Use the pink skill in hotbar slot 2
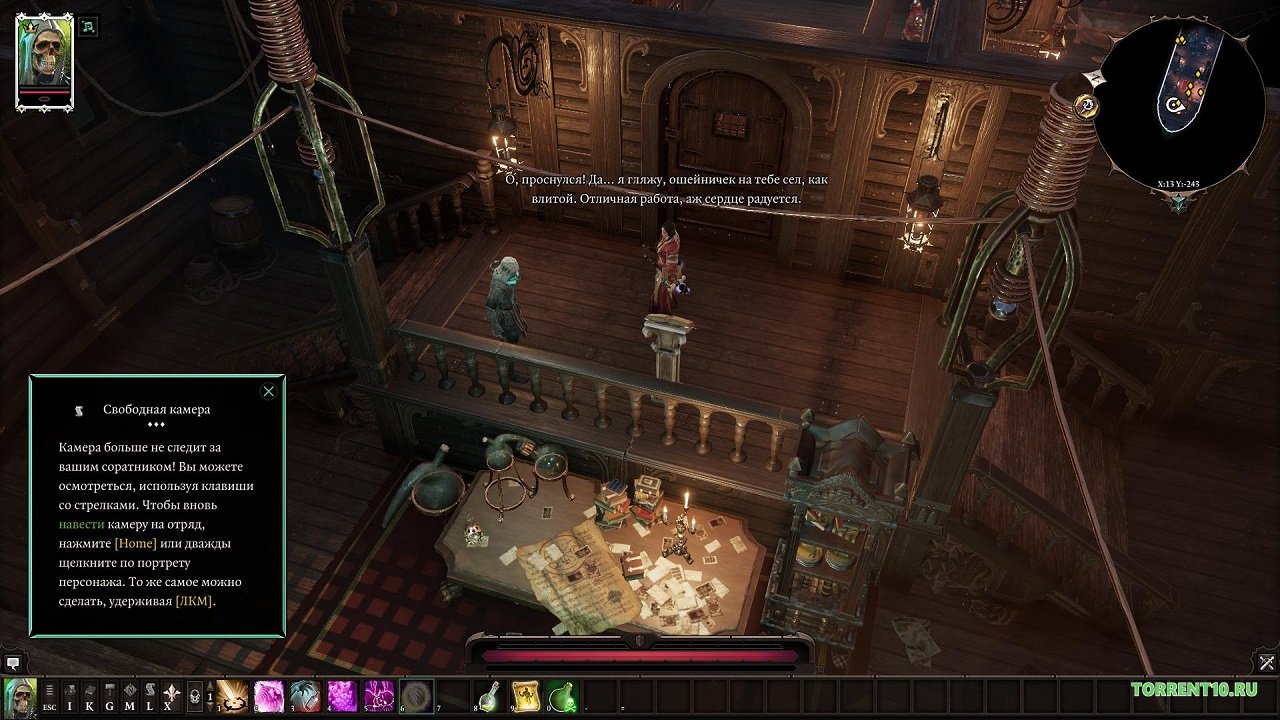This screenshot has height=720, width=1280. [269, 695]
